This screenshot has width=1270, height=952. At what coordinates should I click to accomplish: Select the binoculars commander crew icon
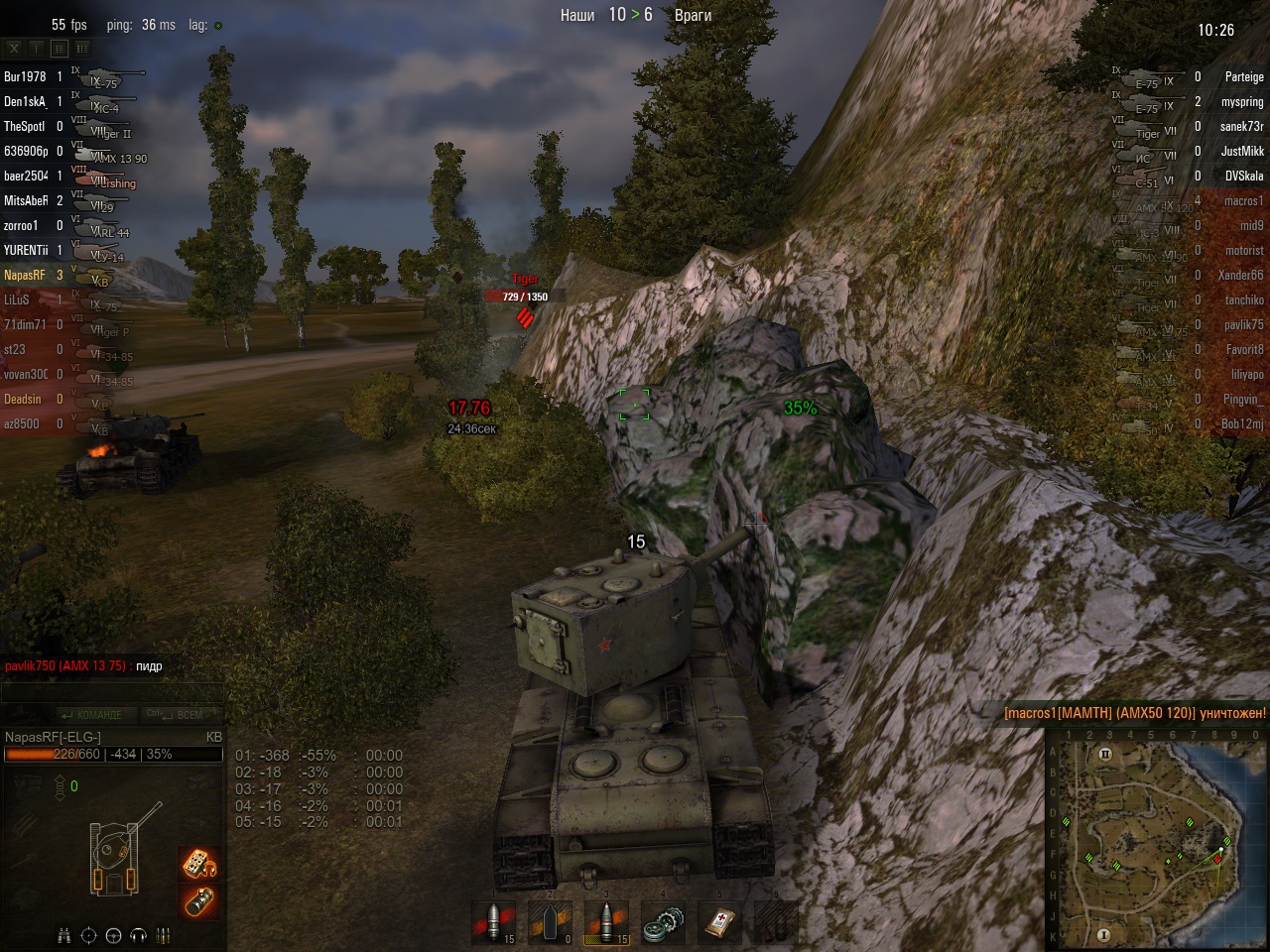coord(64,935)
